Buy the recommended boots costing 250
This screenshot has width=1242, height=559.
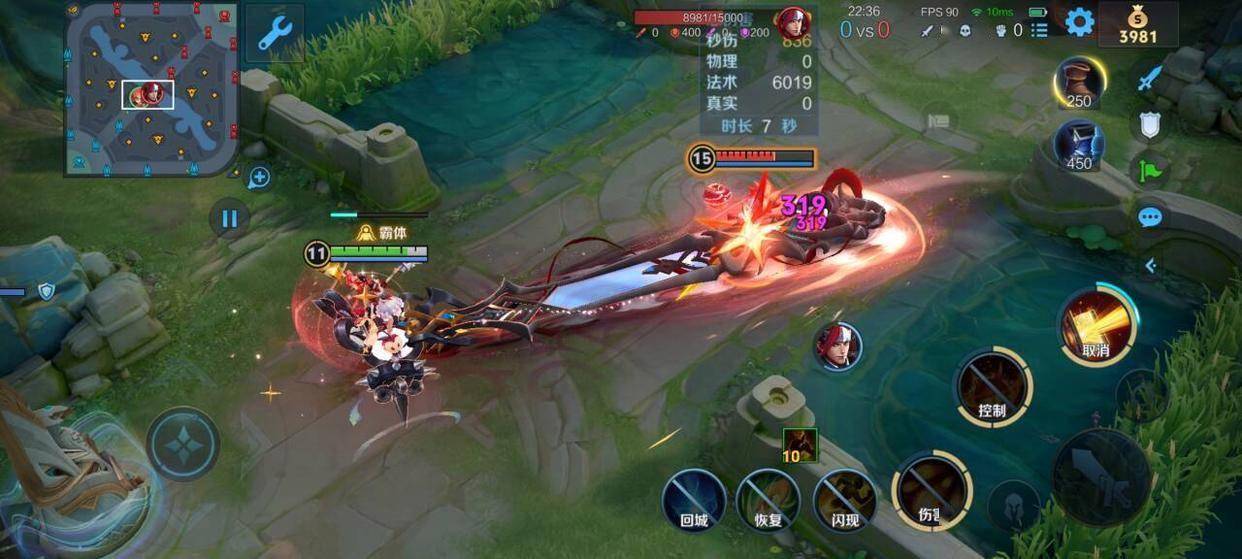click(x=1079, y=82)
